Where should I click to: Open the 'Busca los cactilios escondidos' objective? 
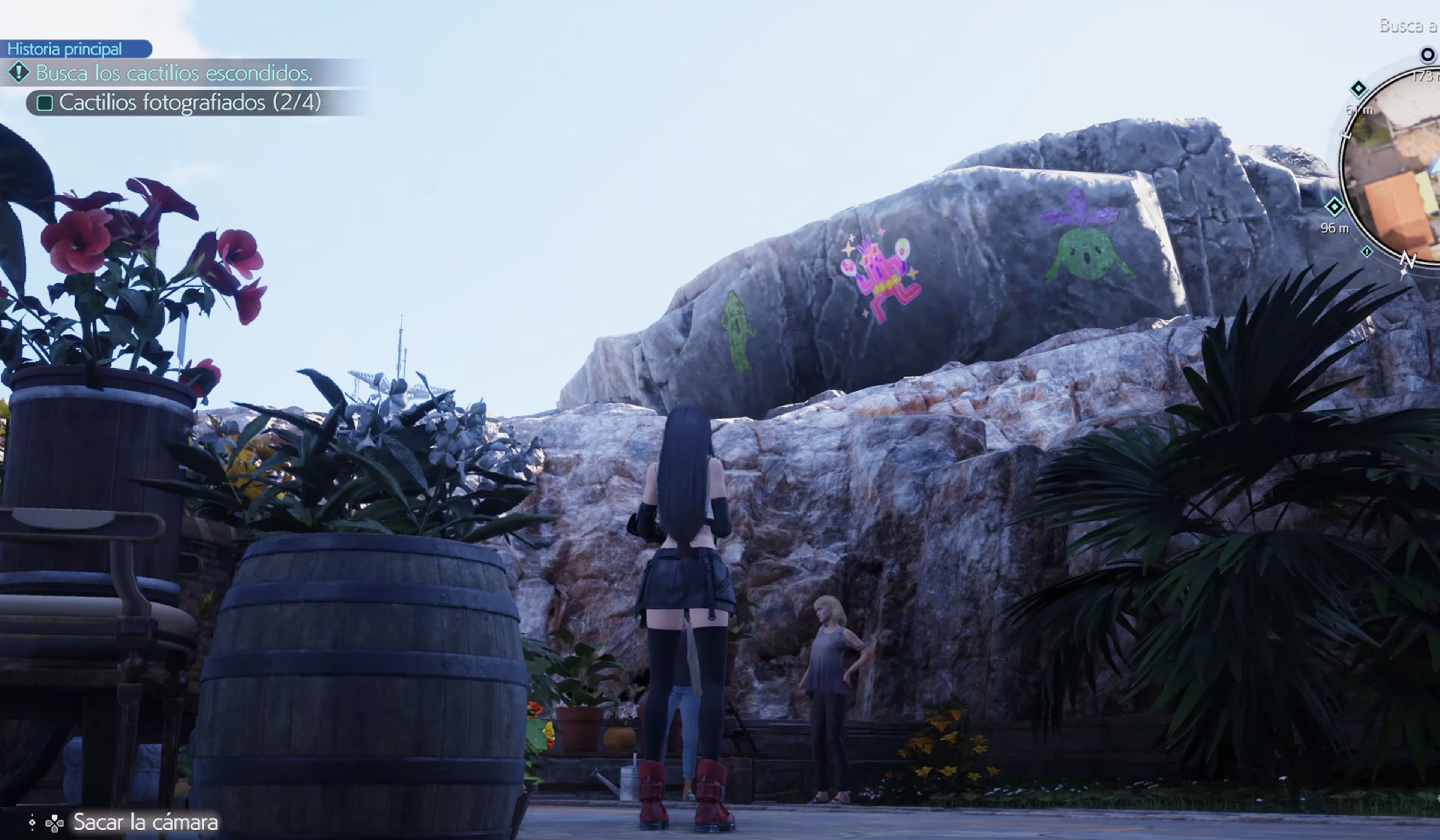pyautogui.click(x=174, y=73)
